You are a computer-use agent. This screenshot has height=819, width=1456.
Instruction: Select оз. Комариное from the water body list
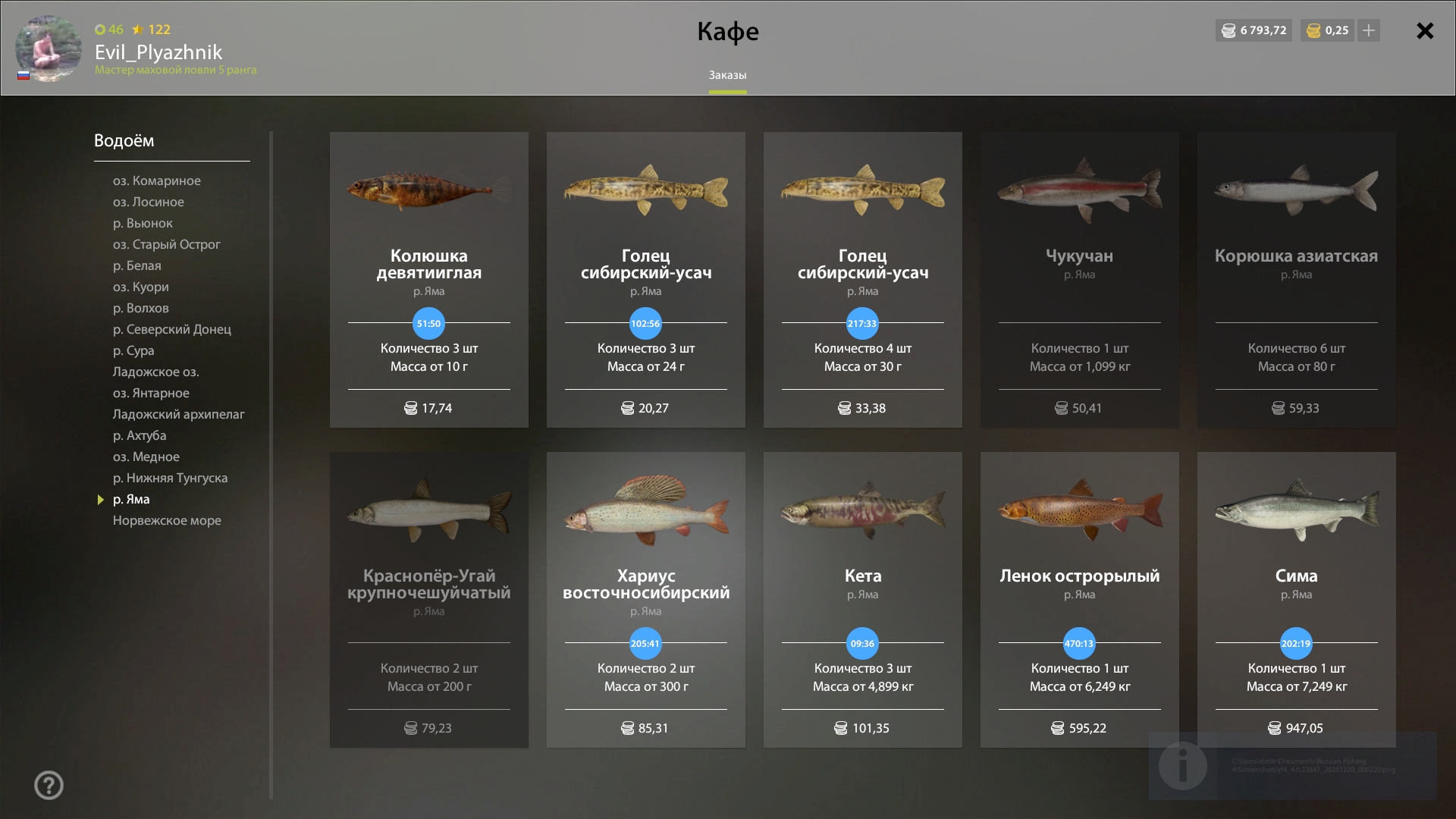(x=157, y=180)
